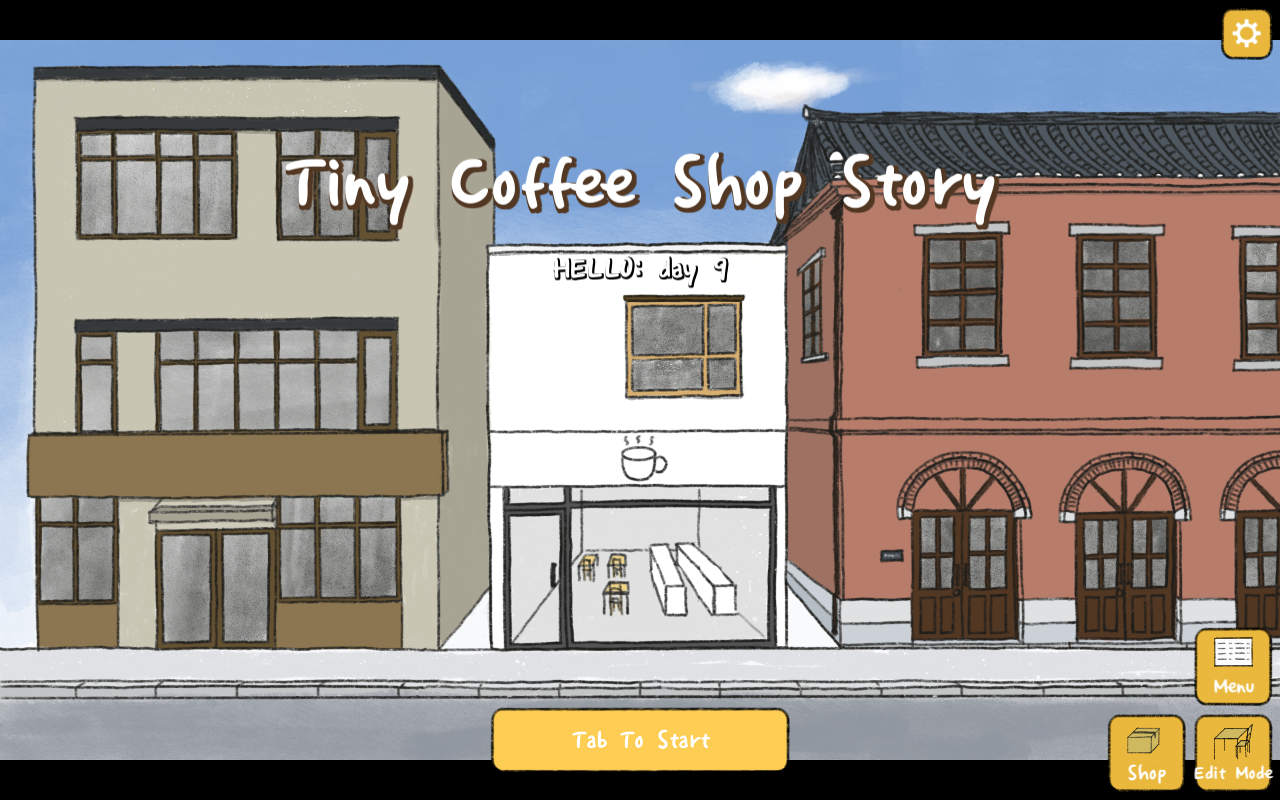Select the HELLO: day 9 sign
This screenshot has width=1280, height=800.
click(644, 270)
